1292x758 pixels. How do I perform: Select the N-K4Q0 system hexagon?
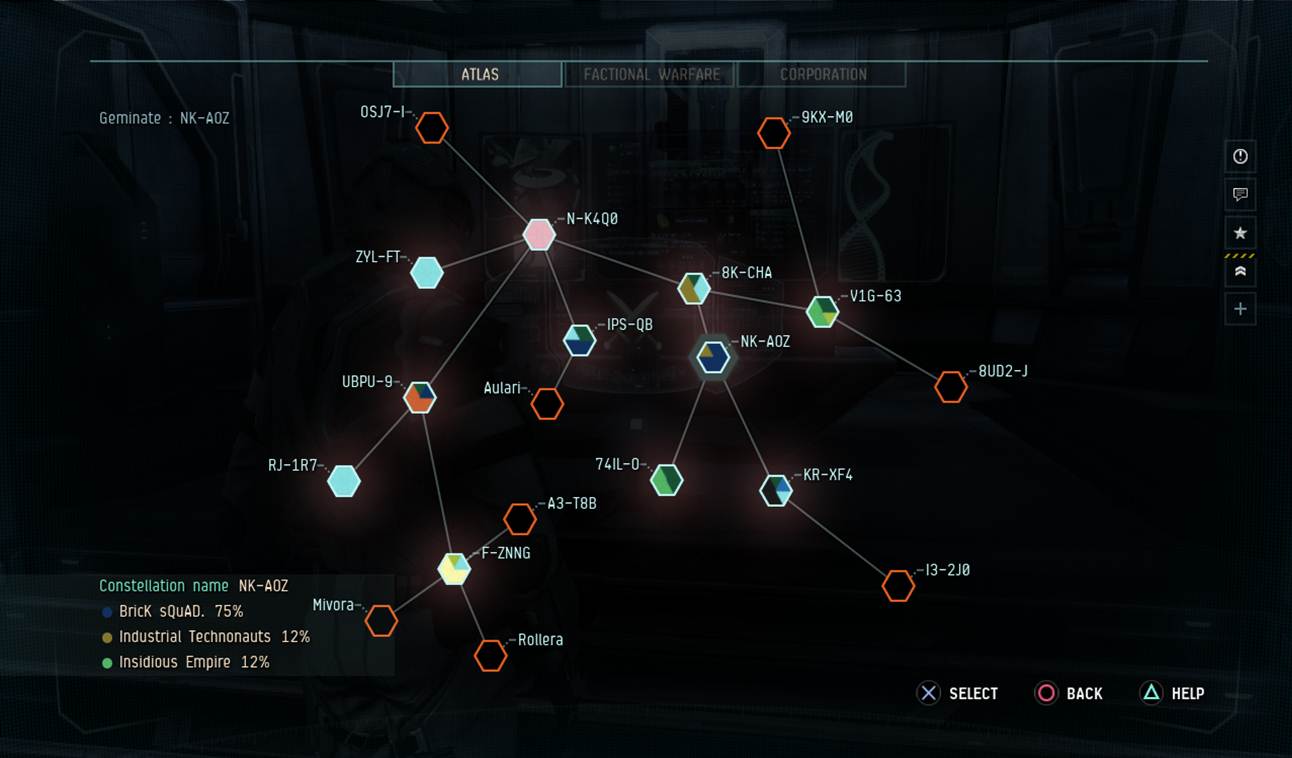pyautogui.click(x=538, y=235)
